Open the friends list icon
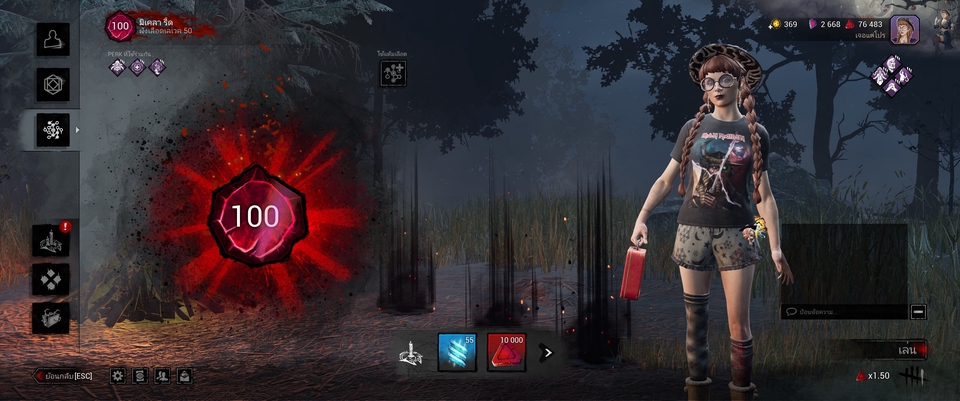This screenshot has height=401, width=960. pos(162,376)
